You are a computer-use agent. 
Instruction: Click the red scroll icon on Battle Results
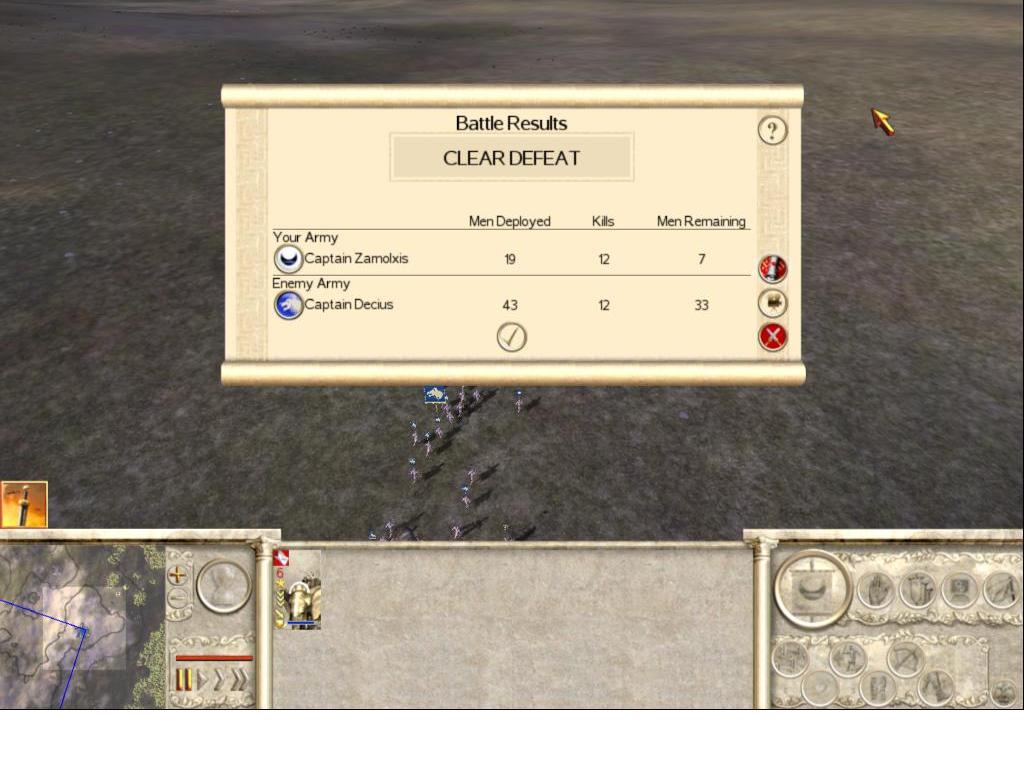pyautogui.click(x=772, y=268)
